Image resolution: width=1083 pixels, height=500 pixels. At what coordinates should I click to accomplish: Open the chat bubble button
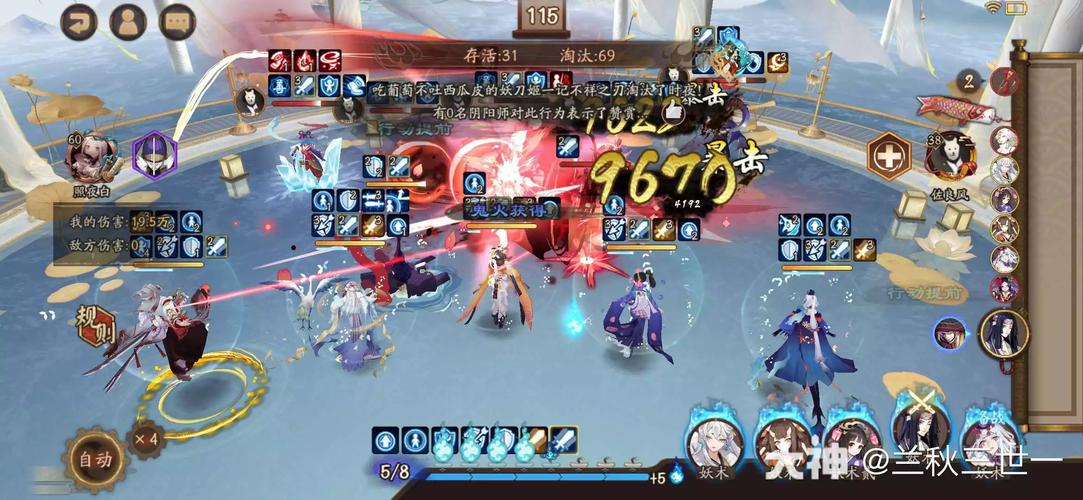point(178,22)
